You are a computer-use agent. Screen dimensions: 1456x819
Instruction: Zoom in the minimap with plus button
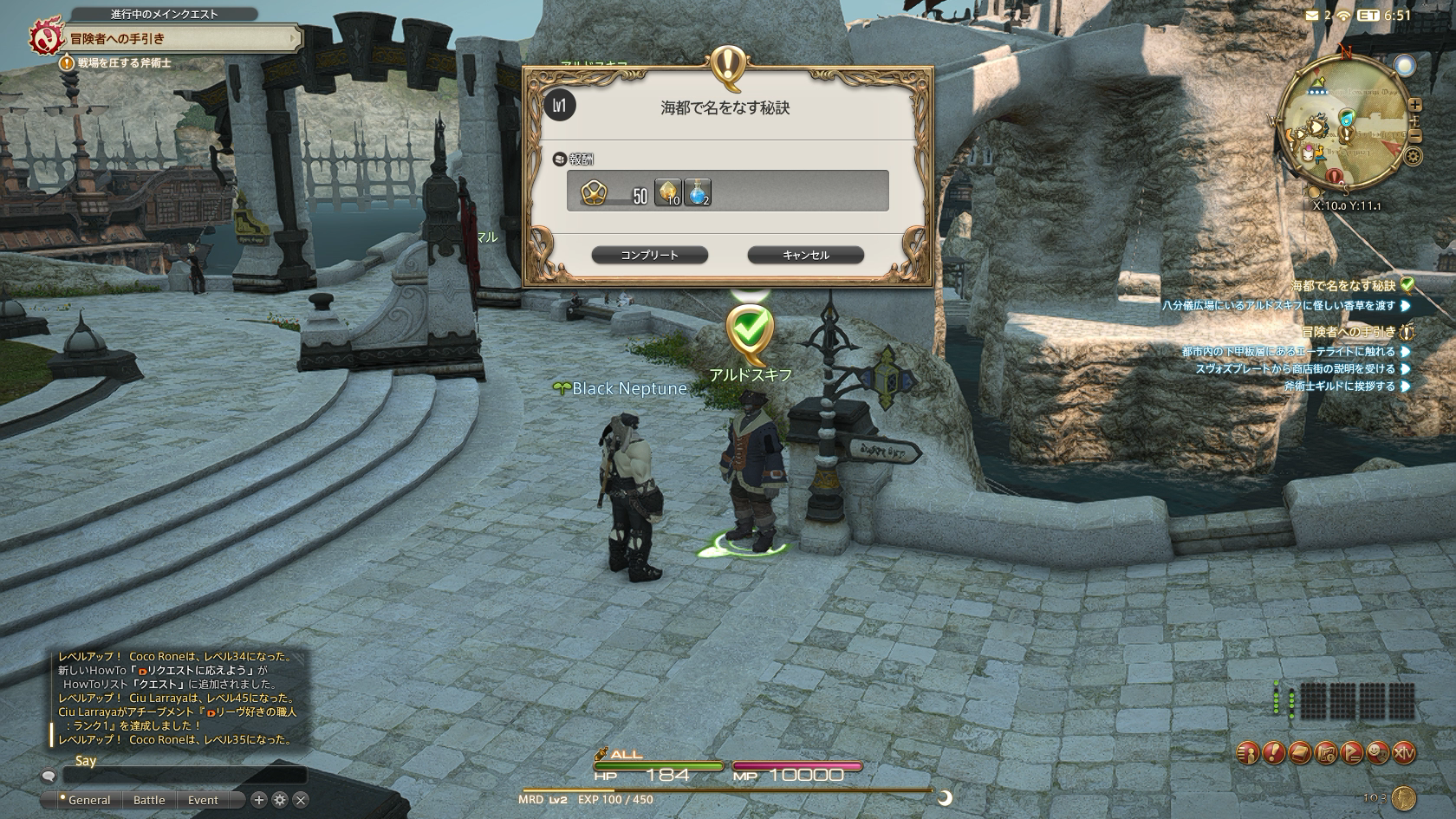coord(1414,105)
